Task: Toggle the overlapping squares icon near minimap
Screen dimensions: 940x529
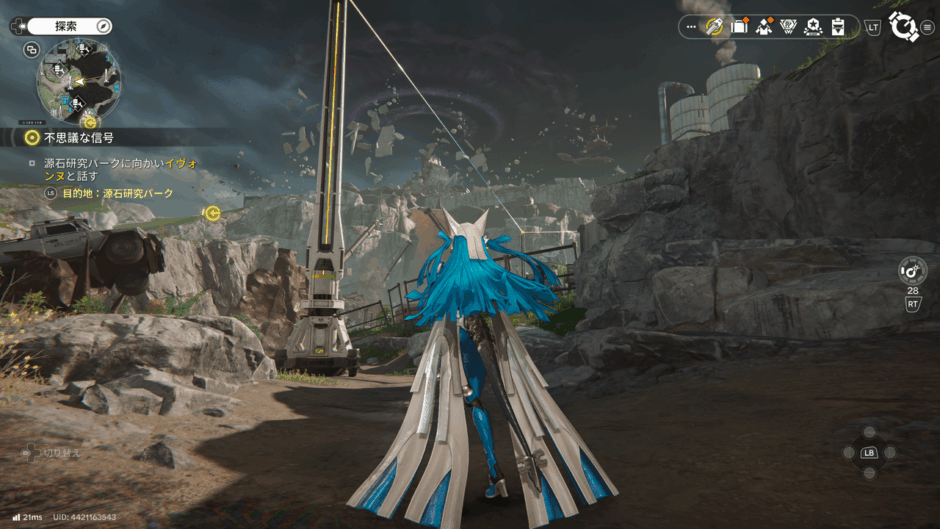Action: pyautogui.click(x=32, y=50)
